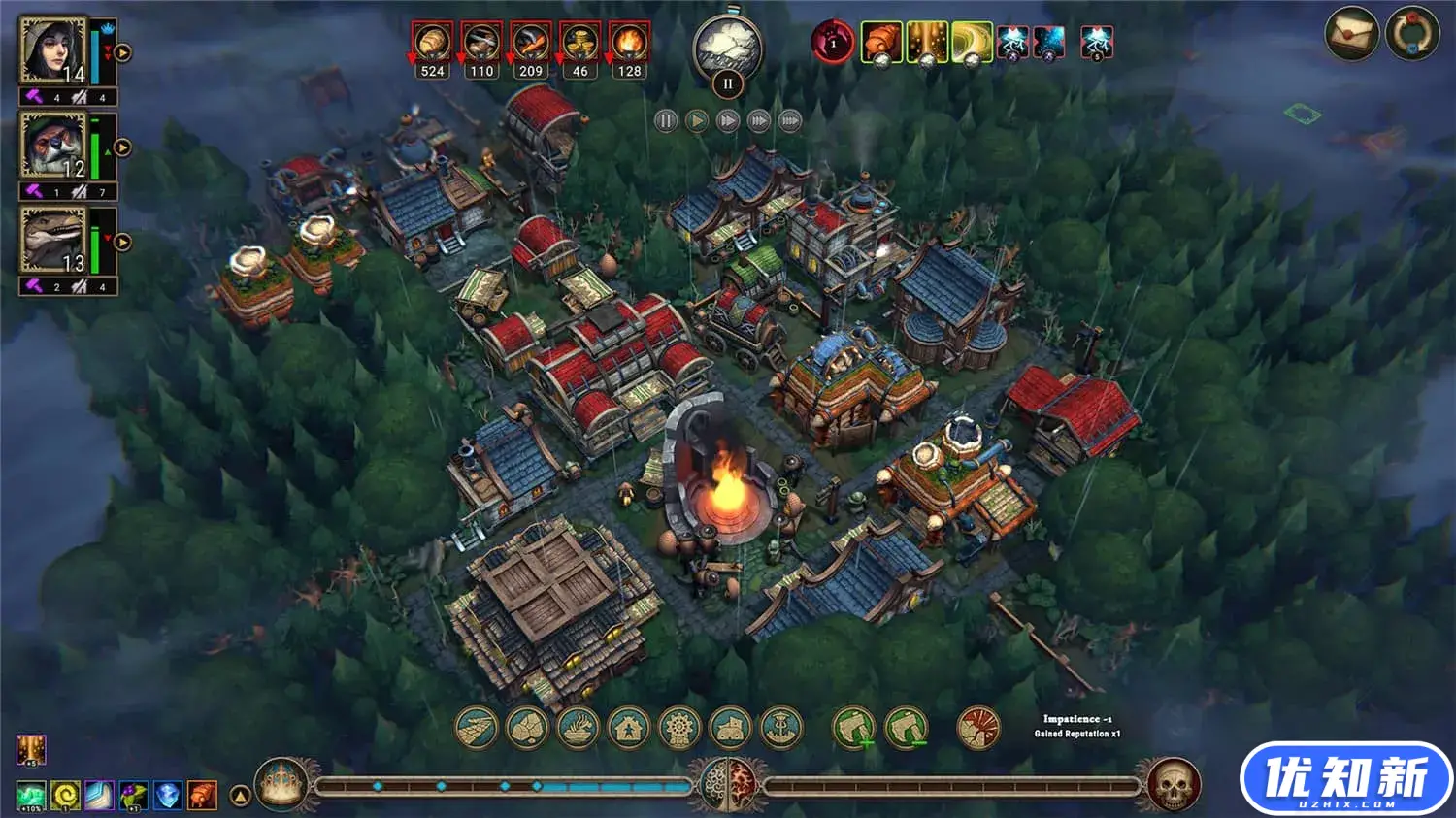Screen dimensions: 1456x818
Task: Expand the perks list arrow
Action: (241, 797)
